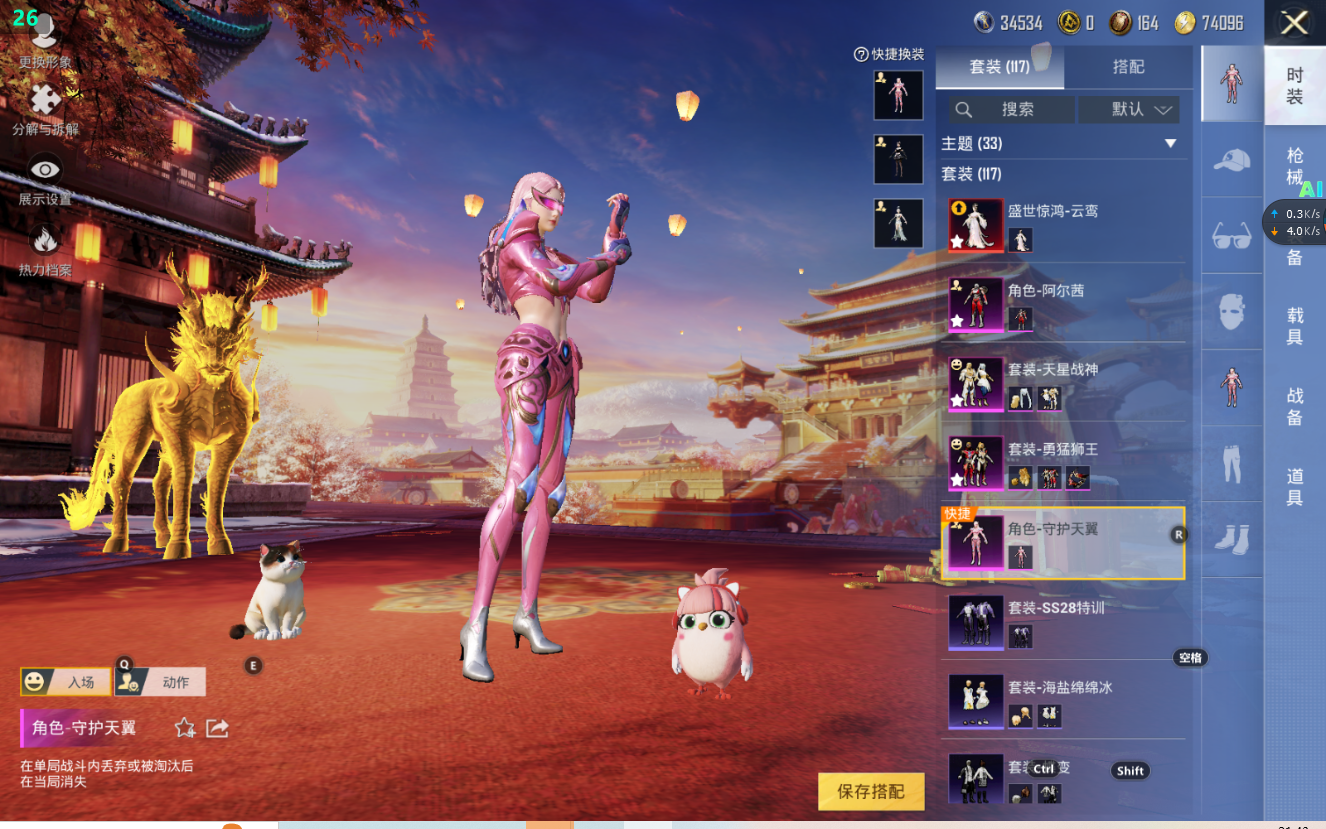1326x829 pixels.
Task: Switch to the 搭配 tab
Action: (x=1128, y=67)
